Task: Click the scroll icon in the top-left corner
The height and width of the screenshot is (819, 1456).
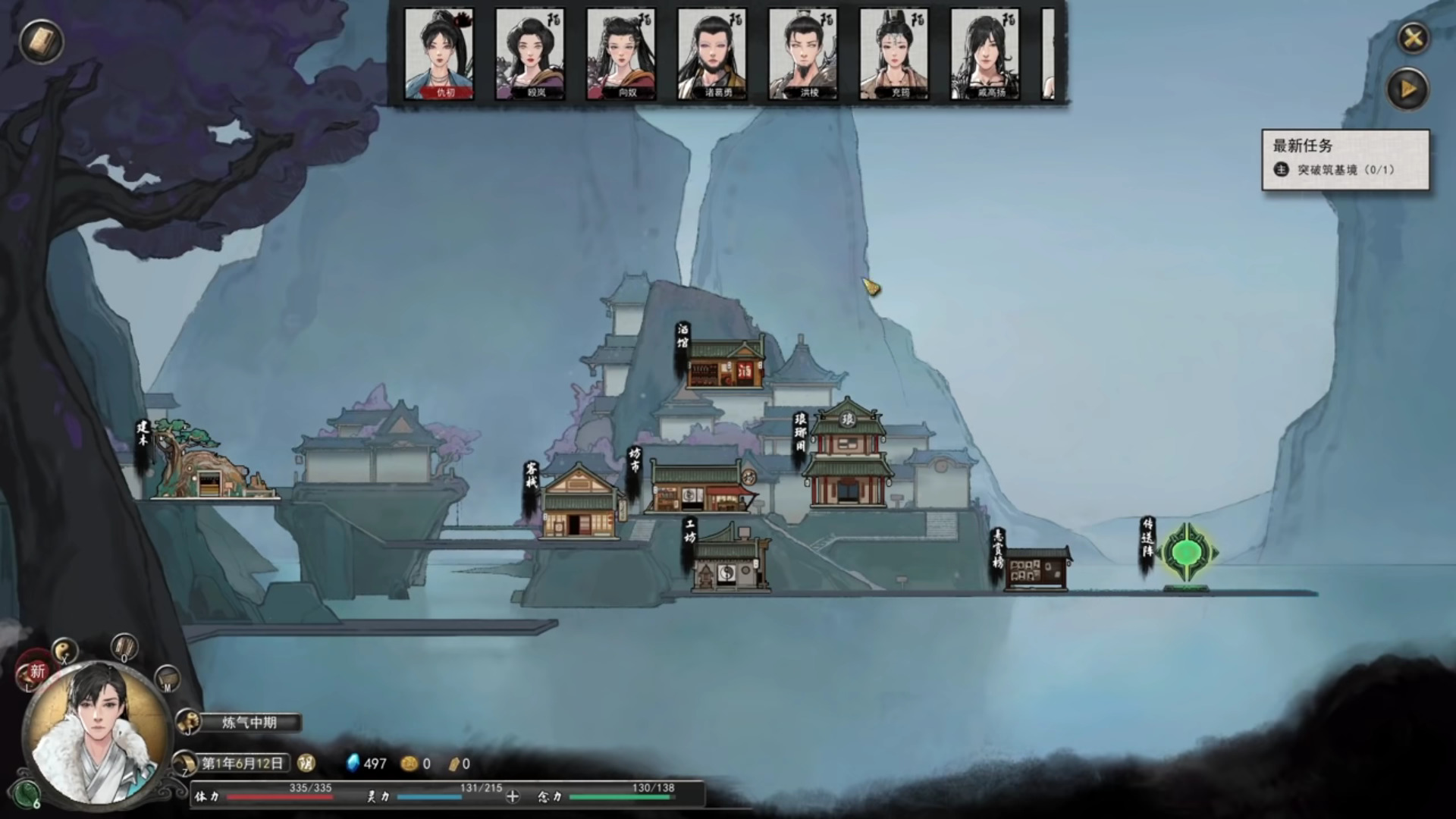Action: (39, 42)
